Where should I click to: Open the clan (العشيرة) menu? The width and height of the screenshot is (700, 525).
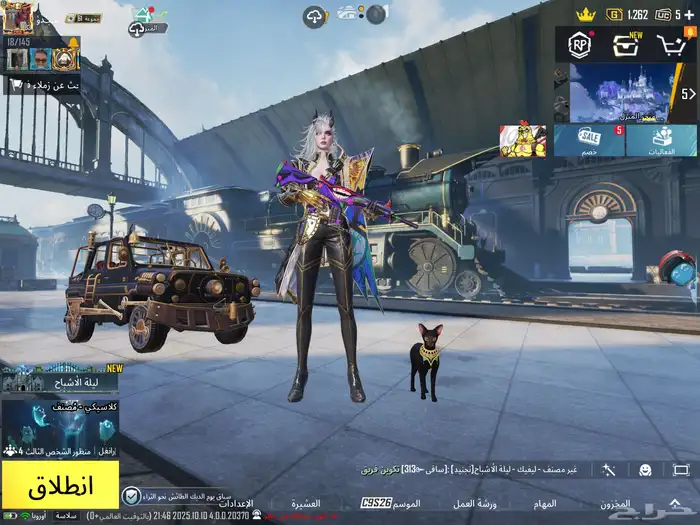[305, 503]
